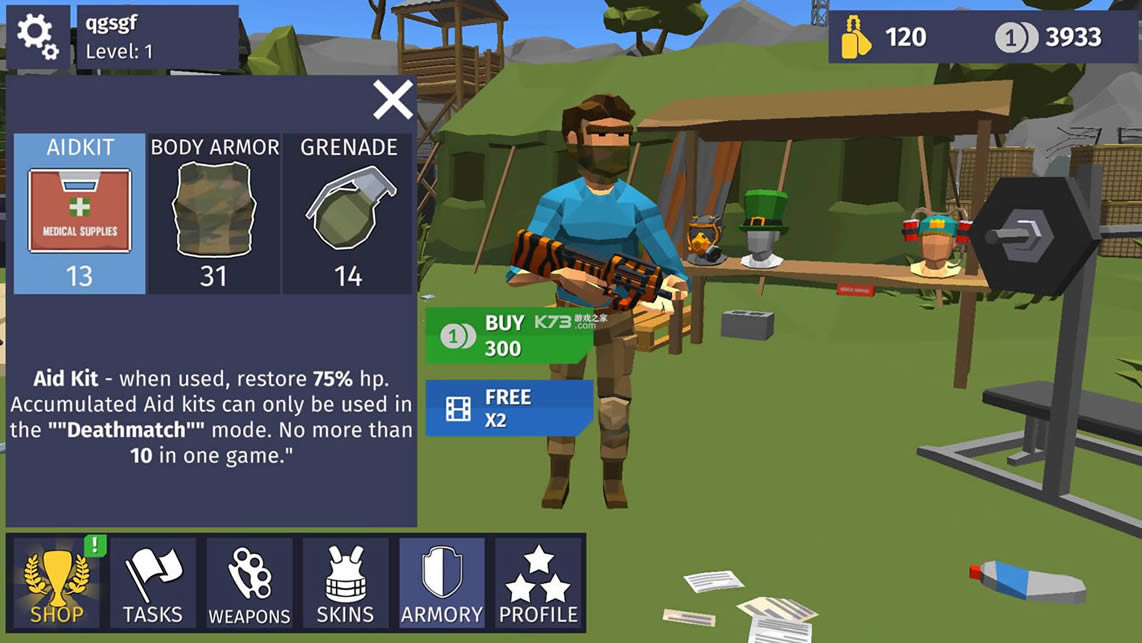Buy the aid kit for 300 coins
The height and width of the screenshot is (643, 1142).
pos(508,335)
